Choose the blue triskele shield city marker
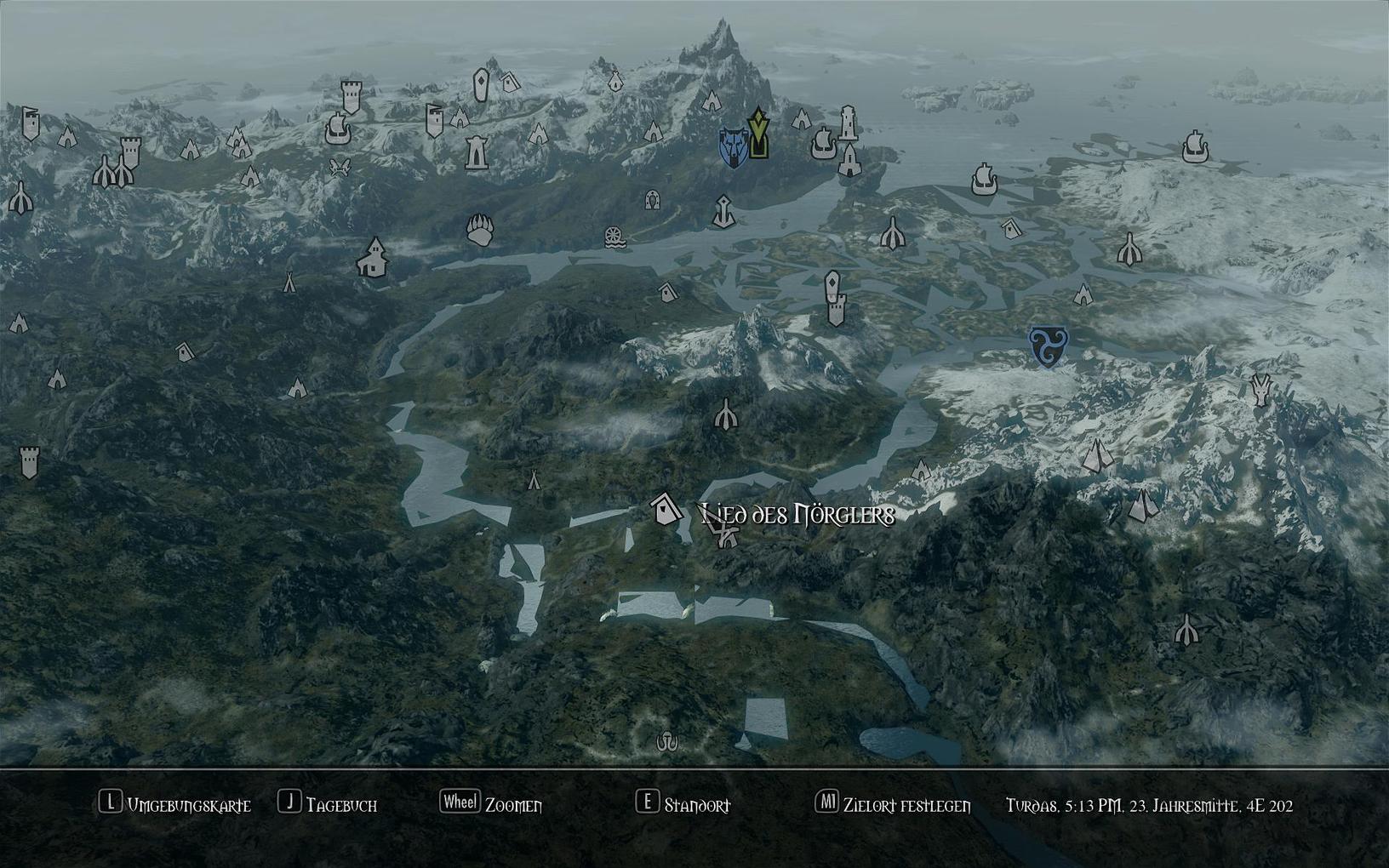Screen dimensions: 1389x868 click(x=1046, y=347)
